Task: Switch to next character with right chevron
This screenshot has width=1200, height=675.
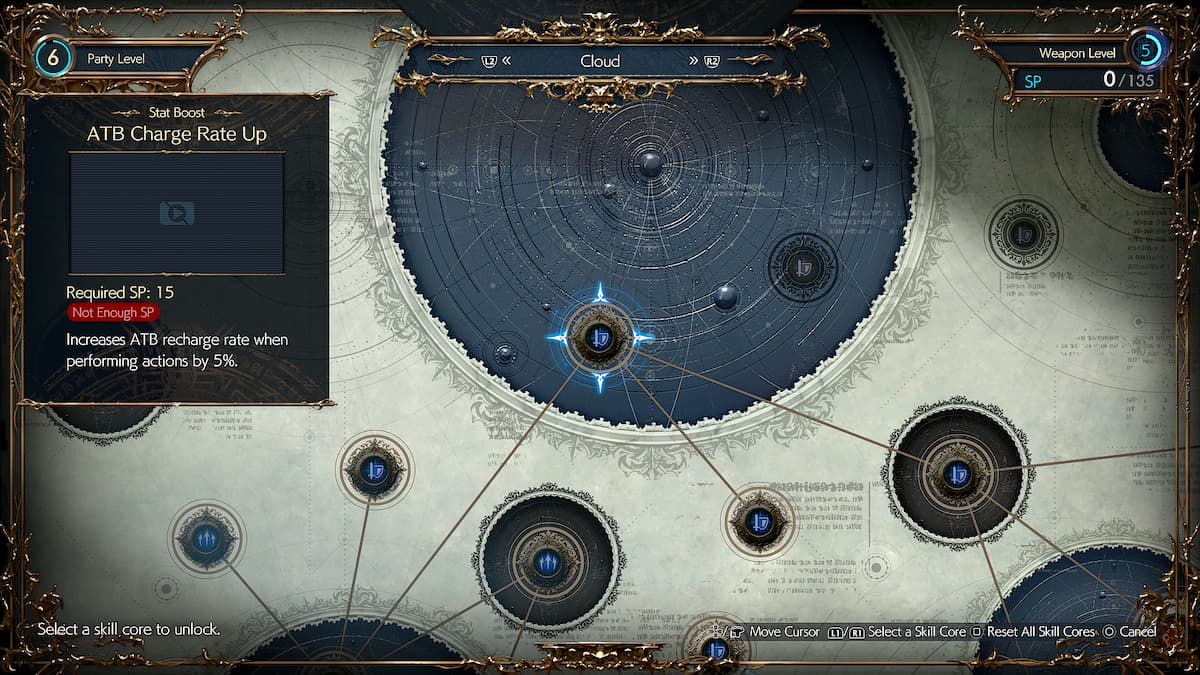Action: tap(693, 61)
